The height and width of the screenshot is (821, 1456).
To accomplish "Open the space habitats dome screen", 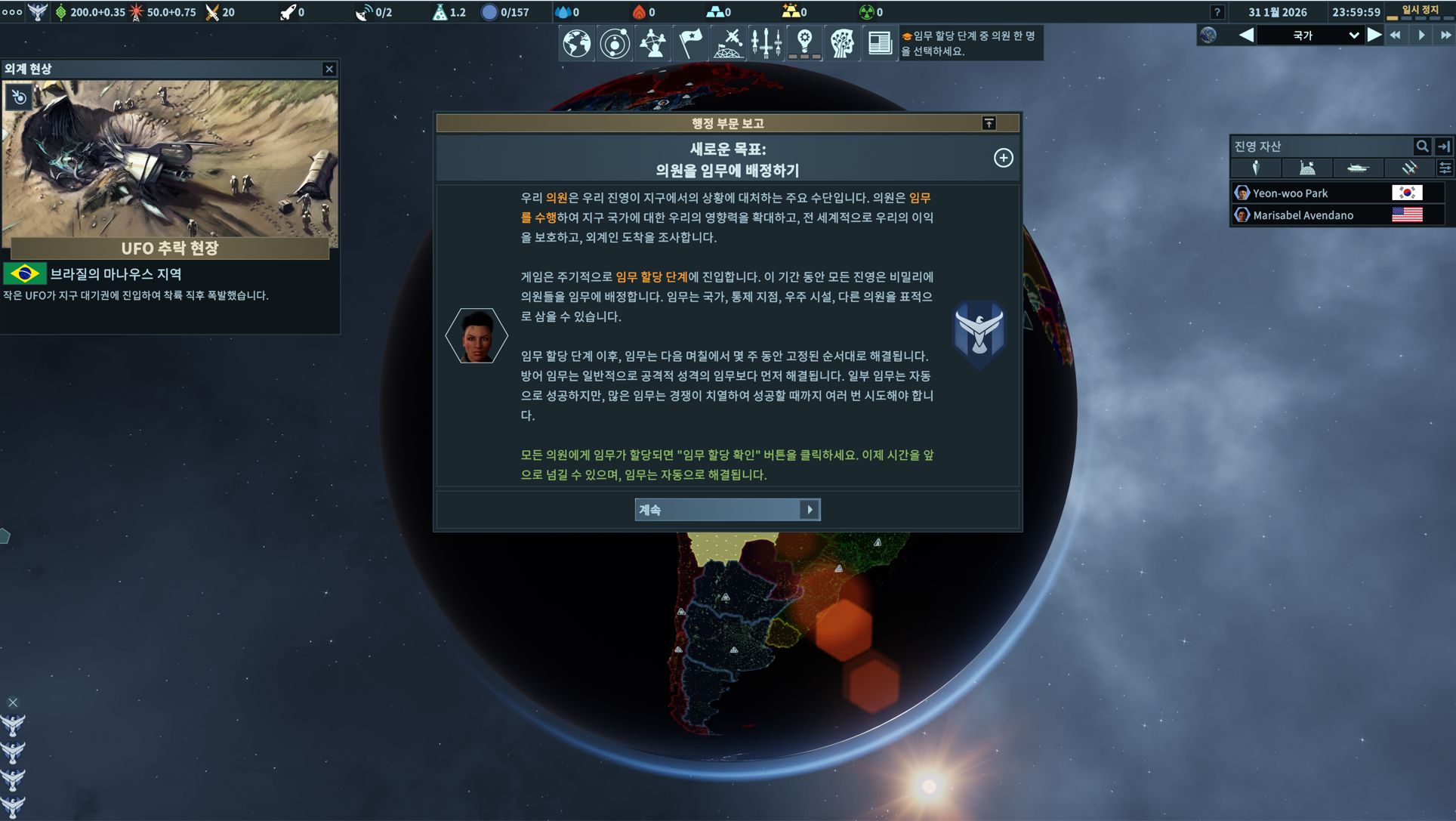I will (x=729, y=43).
